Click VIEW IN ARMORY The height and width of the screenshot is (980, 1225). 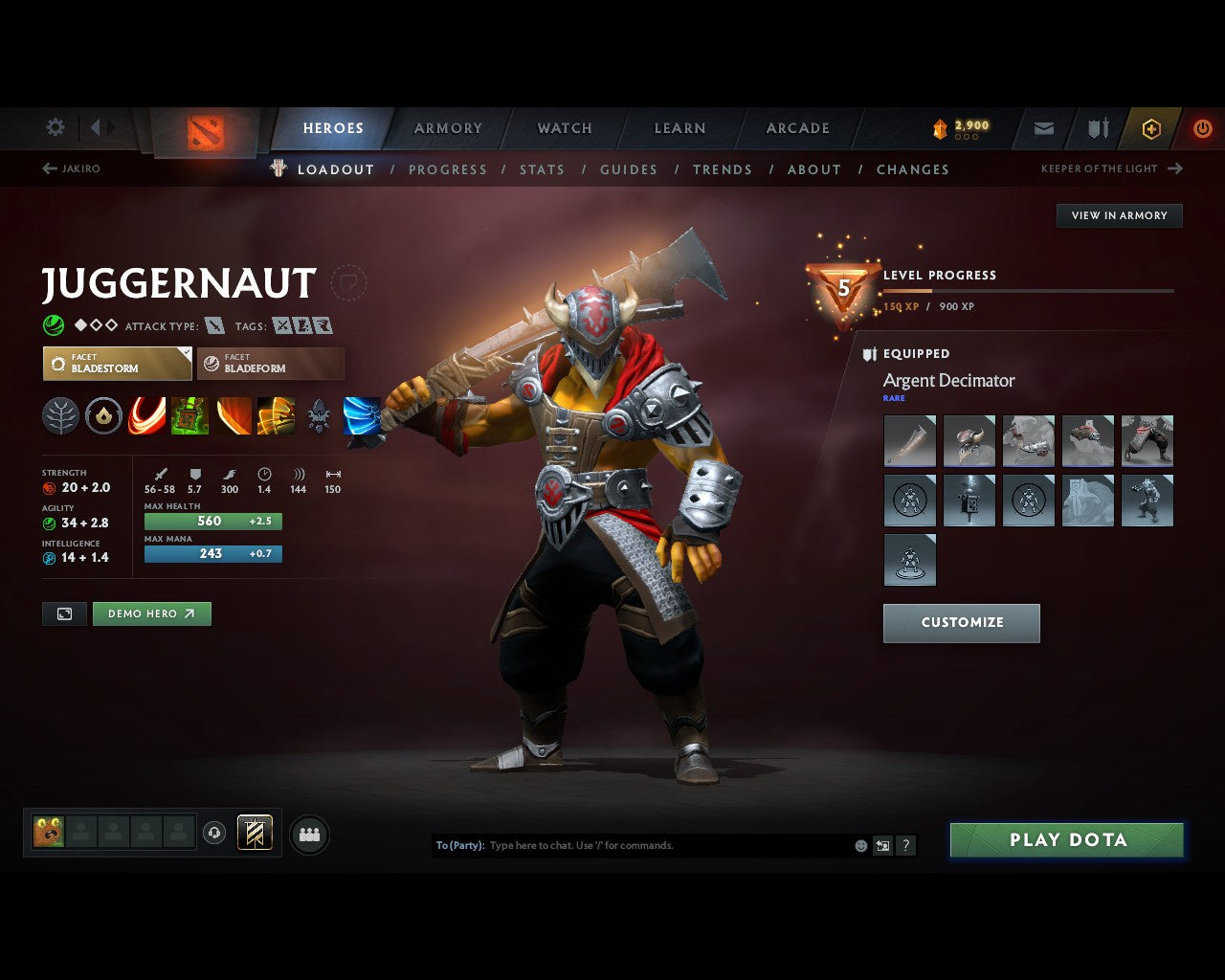click(1119, 215)
